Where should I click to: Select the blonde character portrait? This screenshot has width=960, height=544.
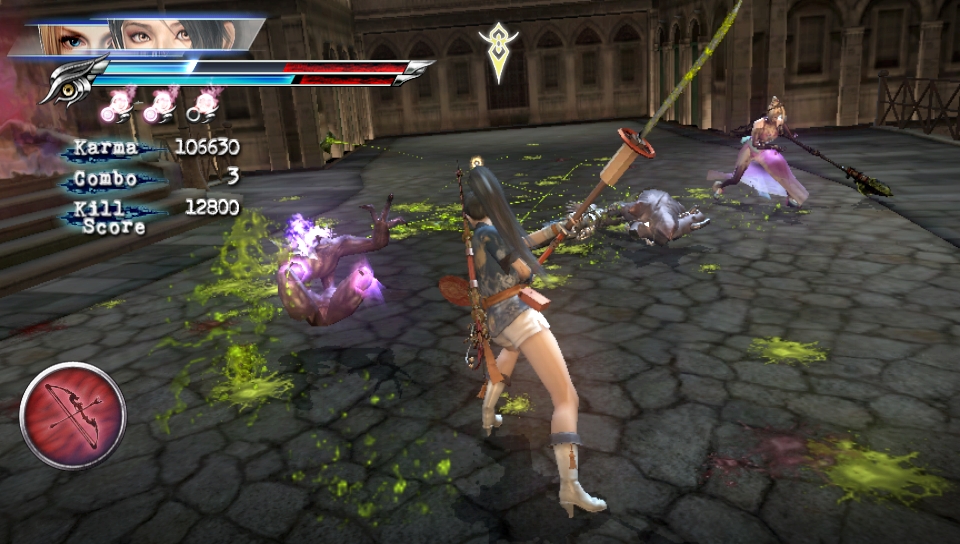click(x=72, y=38)
